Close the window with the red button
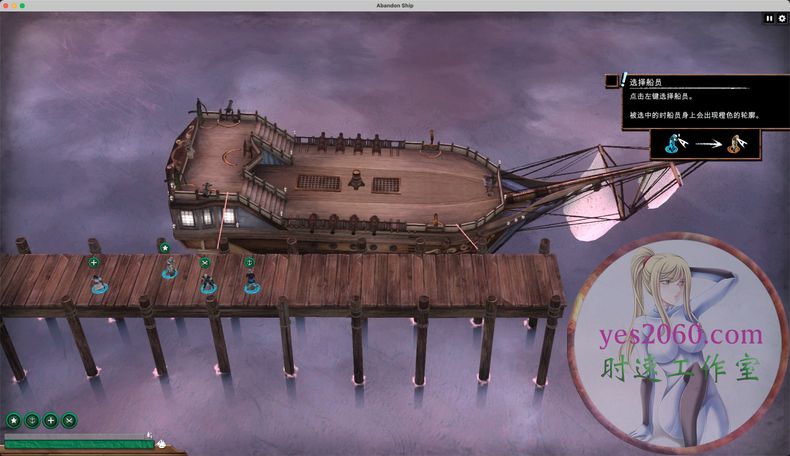Screen dimensions: 790x456 6,5
